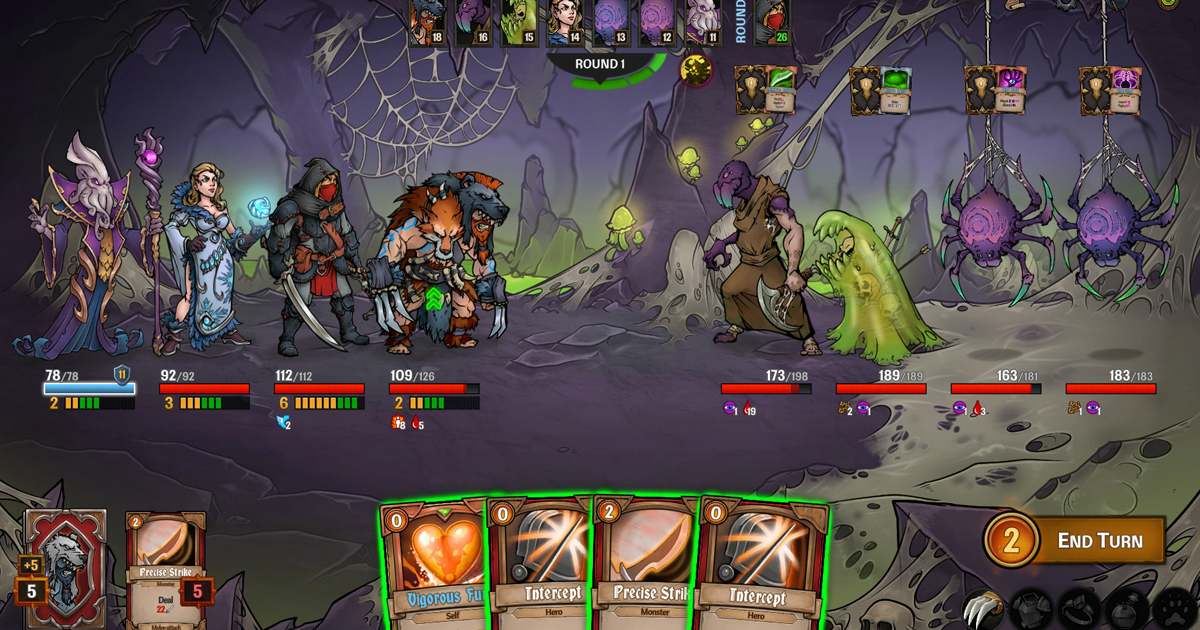The height and width of the screenshot is (630, 1200).
Task: Click the green slime turn-order portrait
Action: (519, 22)
